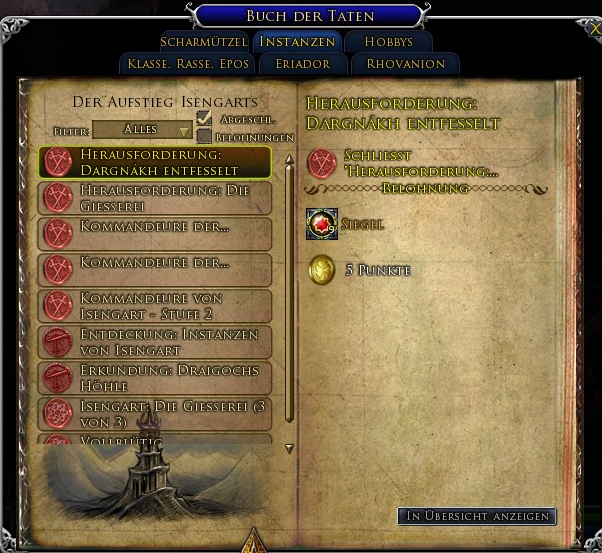This screenshot has height=553, width=602.
Task: Click the Siegel reward icon
Action: point(322,225)
